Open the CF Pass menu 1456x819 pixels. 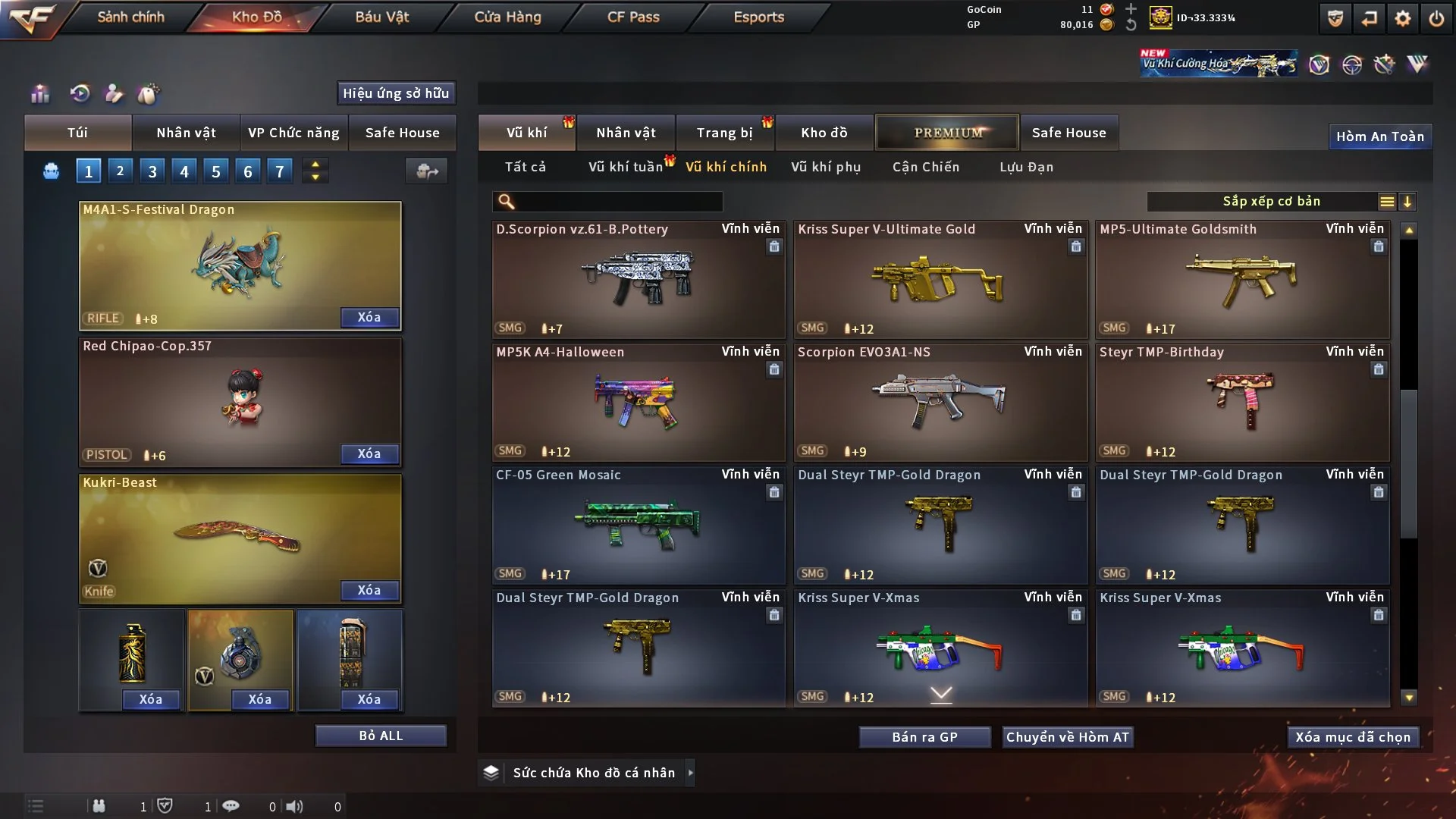[633, 17]
